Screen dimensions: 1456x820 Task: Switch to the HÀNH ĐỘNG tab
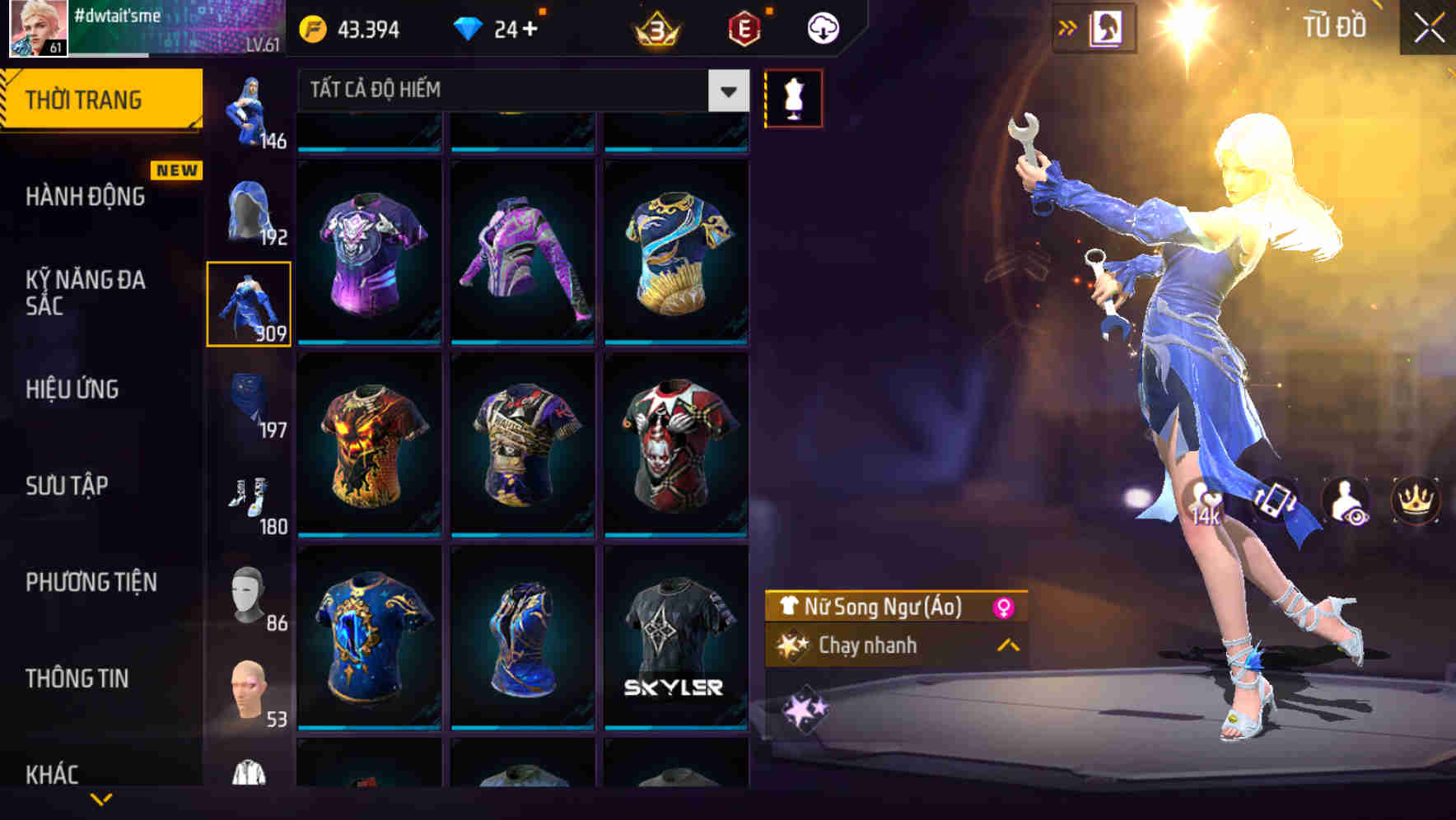pos(86,197)
